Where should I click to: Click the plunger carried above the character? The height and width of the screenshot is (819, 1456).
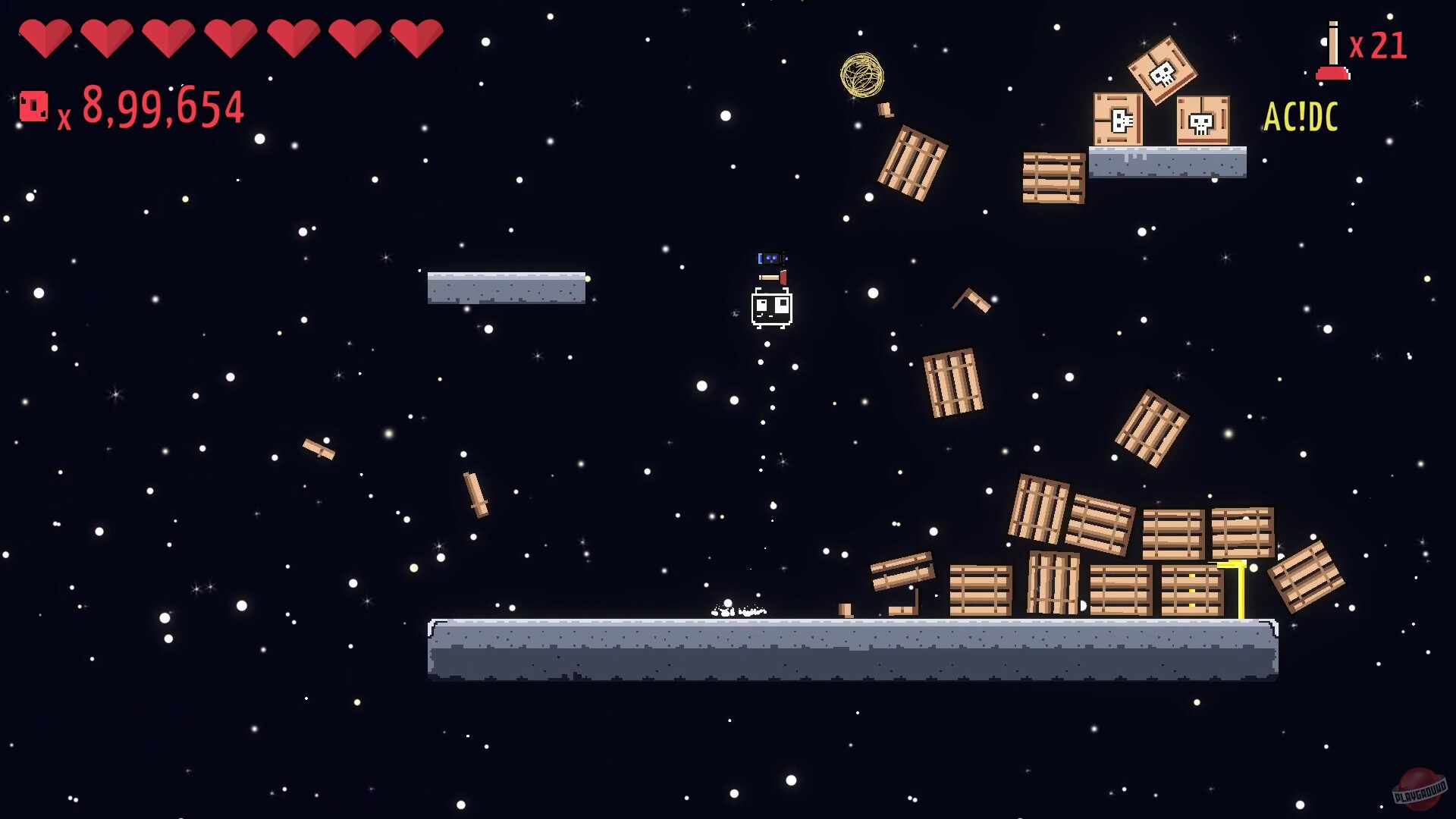(x=773, y=277)
